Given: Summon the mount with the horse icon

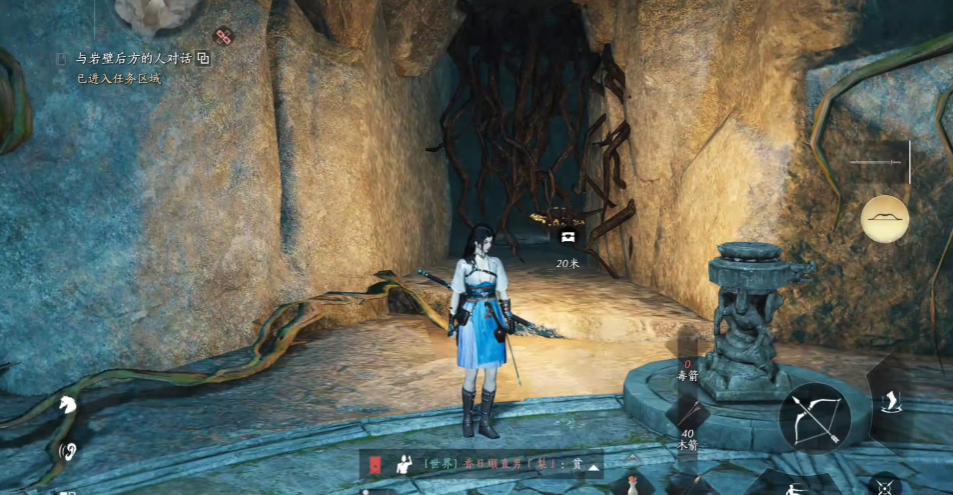Looking at the screenshot, I should [x=68, y=405].
